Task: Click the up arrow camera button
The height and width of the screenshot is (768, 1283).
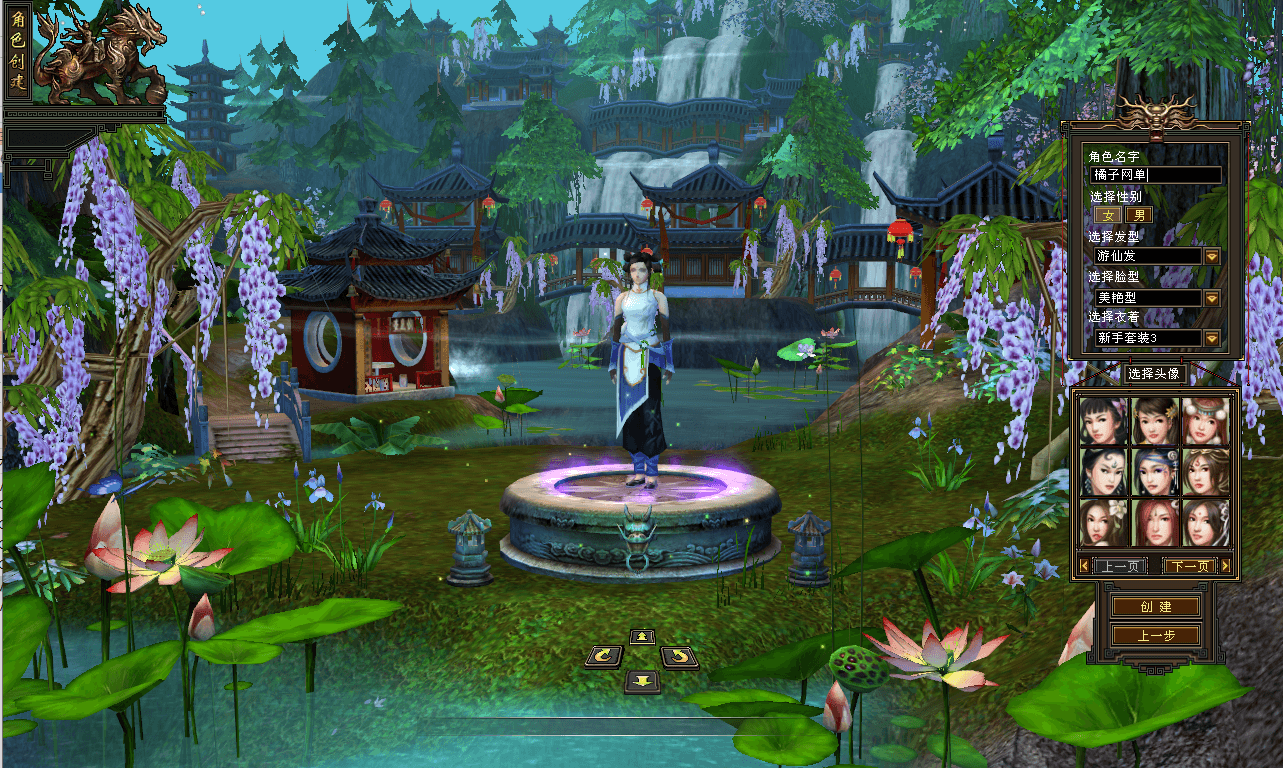Action: tap(641, 637)
